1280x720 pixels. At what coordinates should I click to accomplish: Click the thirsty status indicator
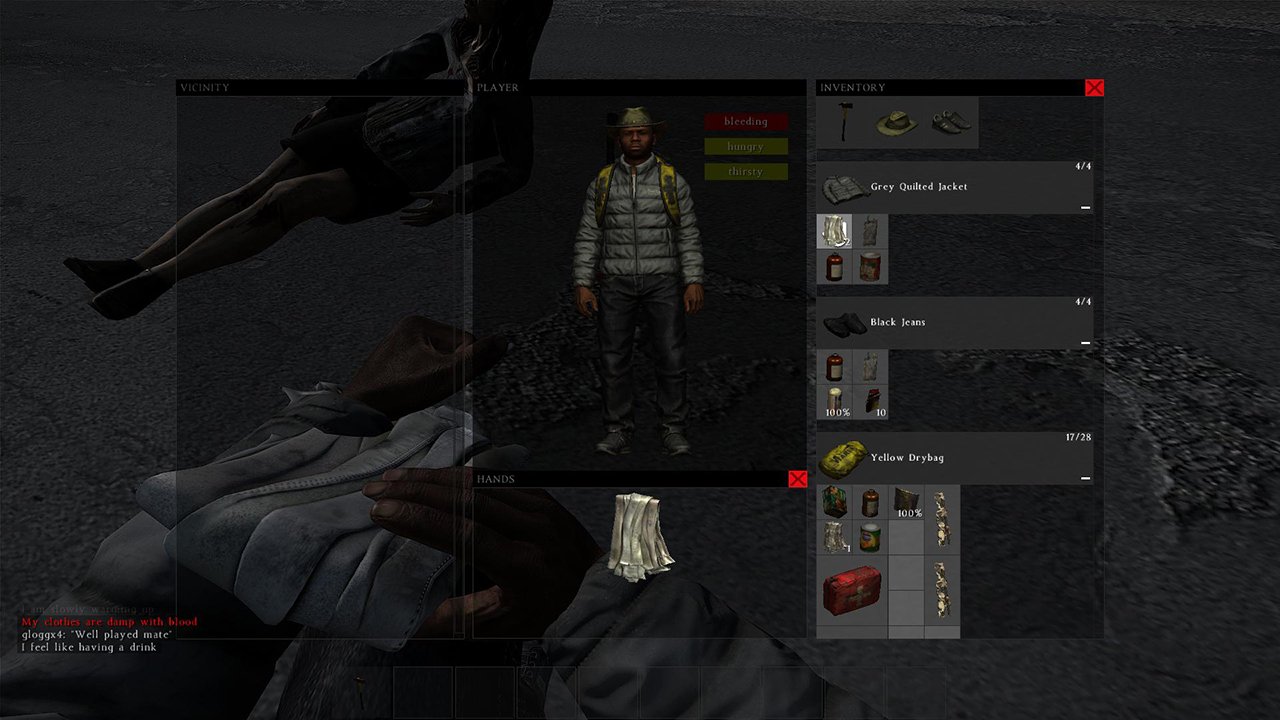(x=745, y=171)
